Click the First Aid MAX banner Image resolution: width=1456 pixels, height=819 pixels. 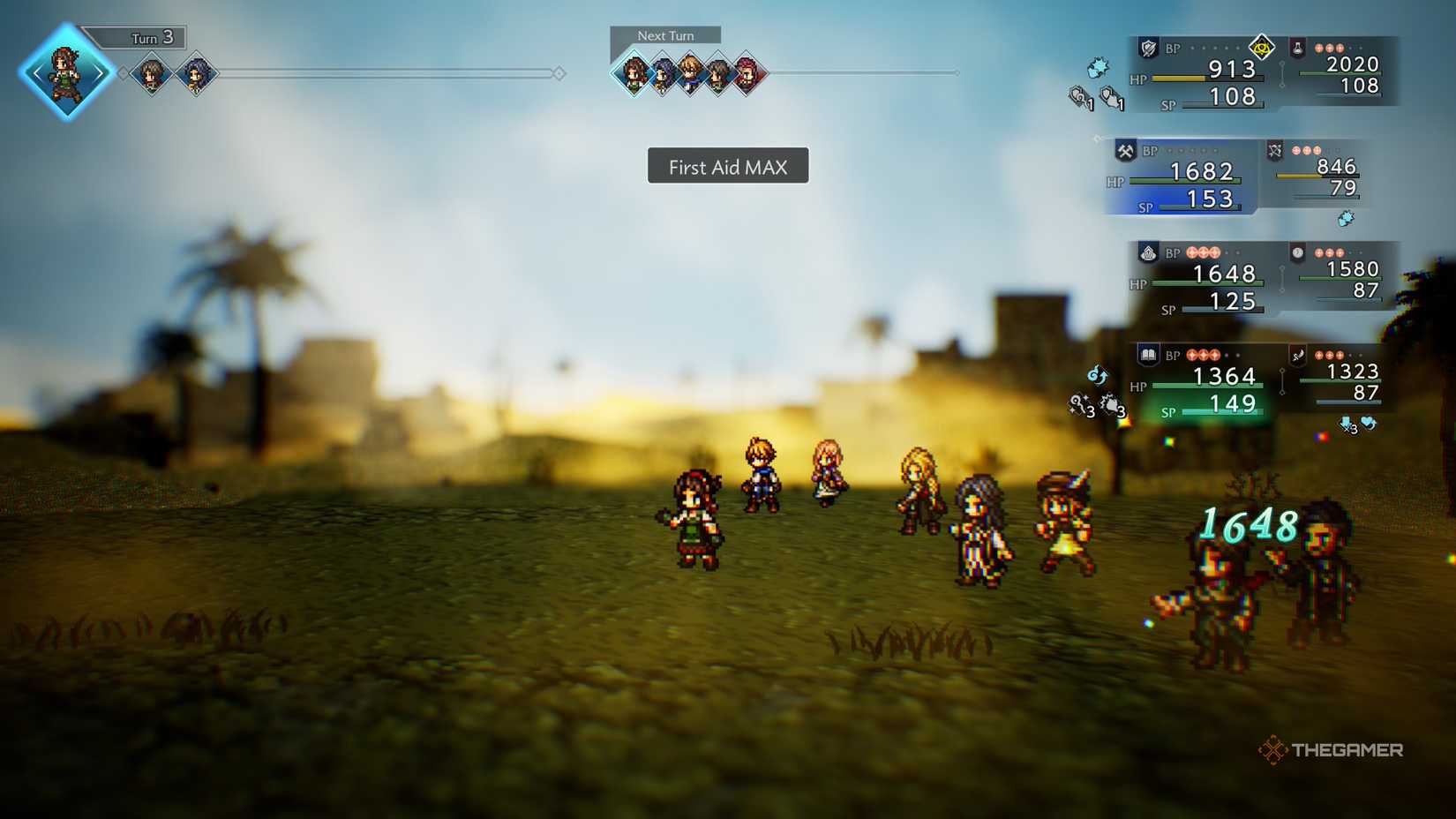[727, 166]
